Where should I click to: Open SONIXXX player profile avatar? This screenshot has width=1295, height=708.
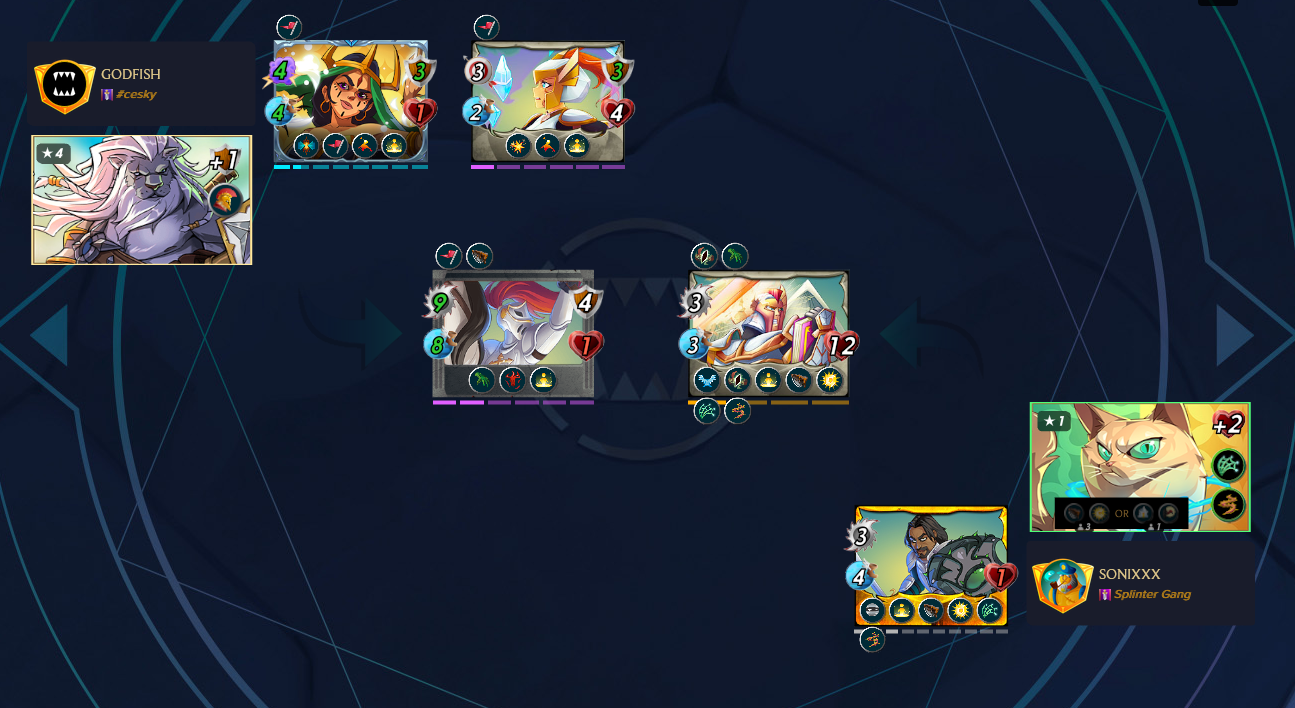coord(1062,584)
